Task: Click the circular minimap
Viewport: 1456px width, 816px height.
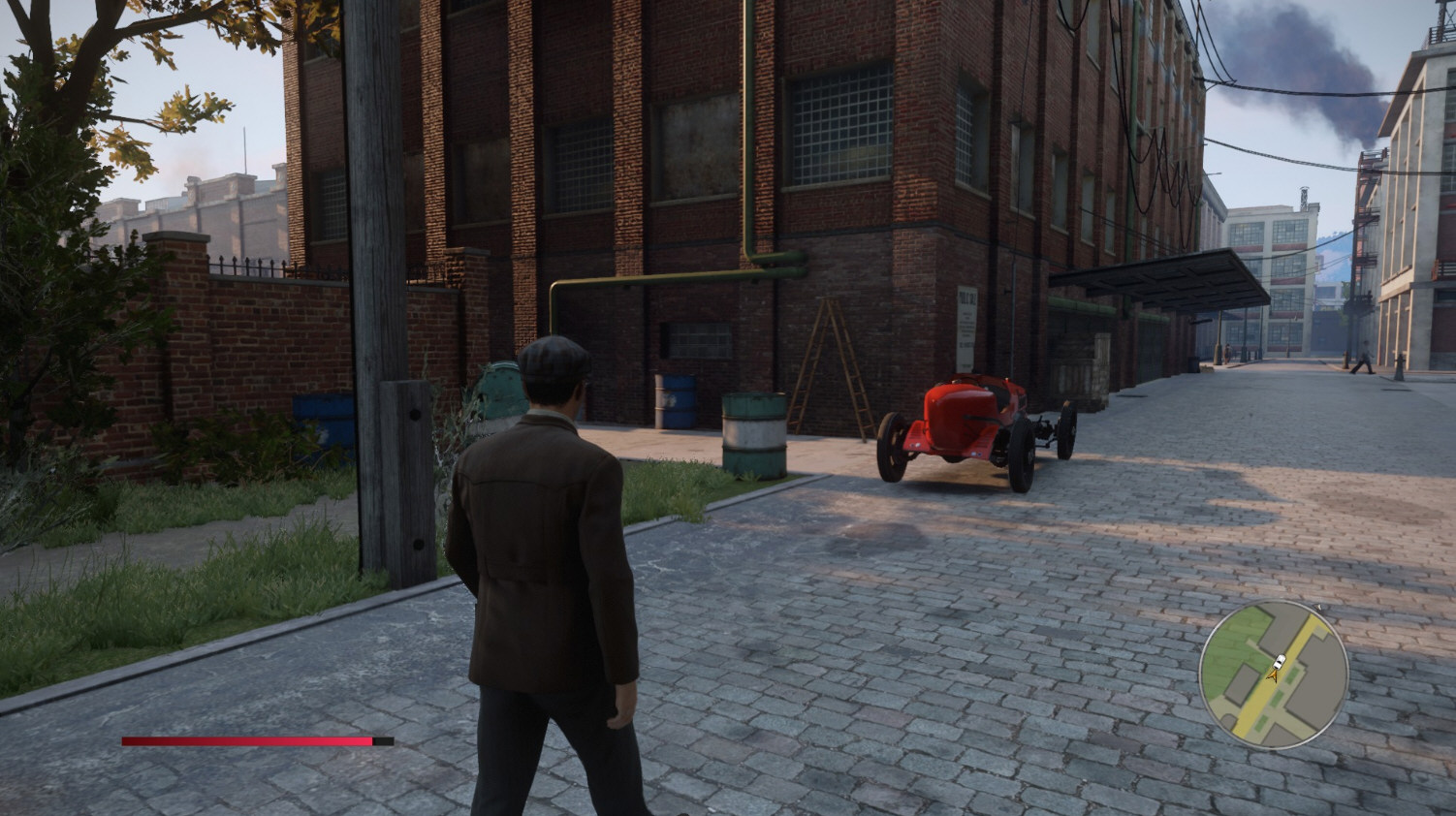Action: click(x=1273, y=675)
